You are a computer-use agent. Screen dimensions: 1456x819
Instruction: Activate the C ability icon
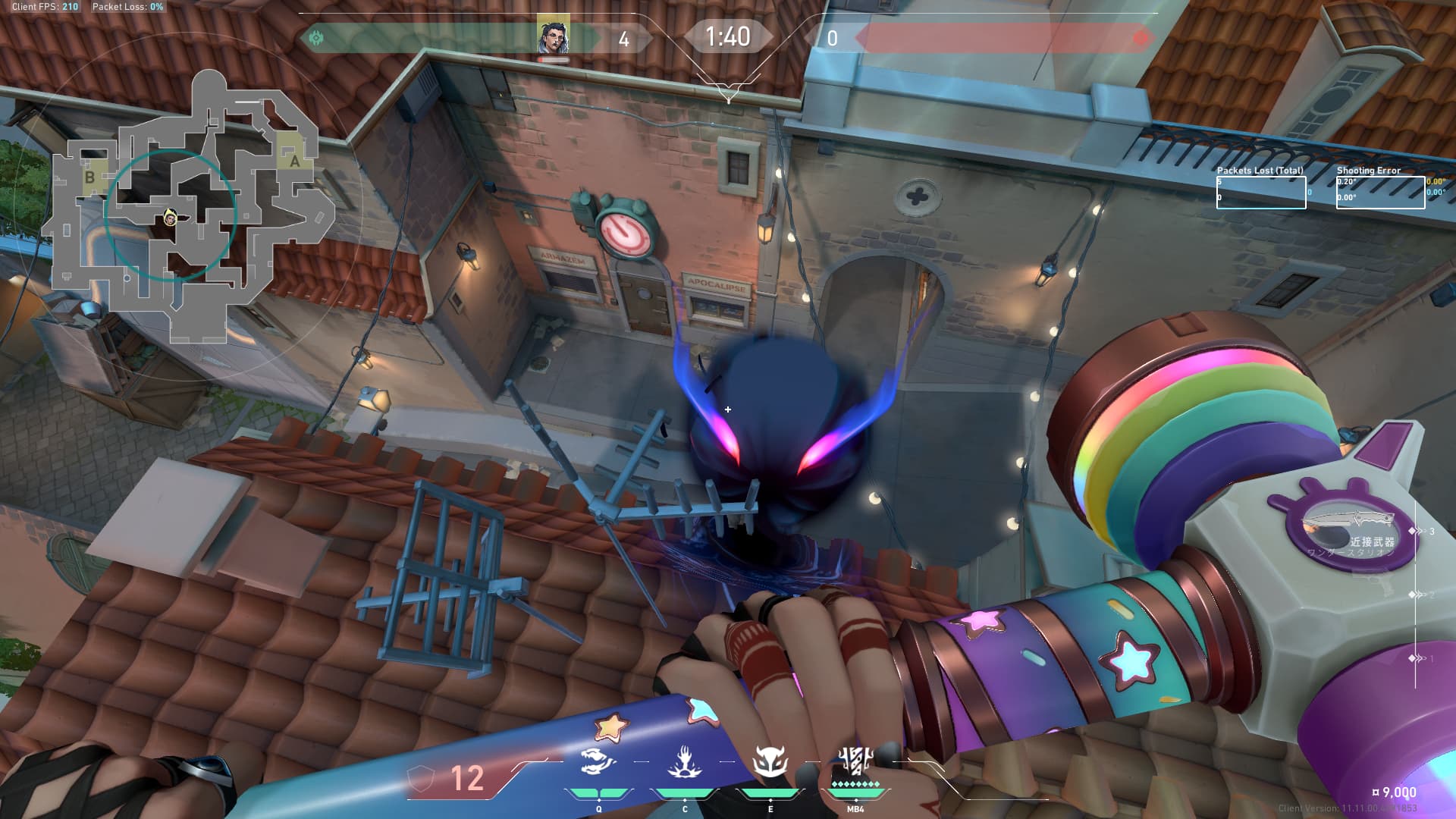(684, 762)
